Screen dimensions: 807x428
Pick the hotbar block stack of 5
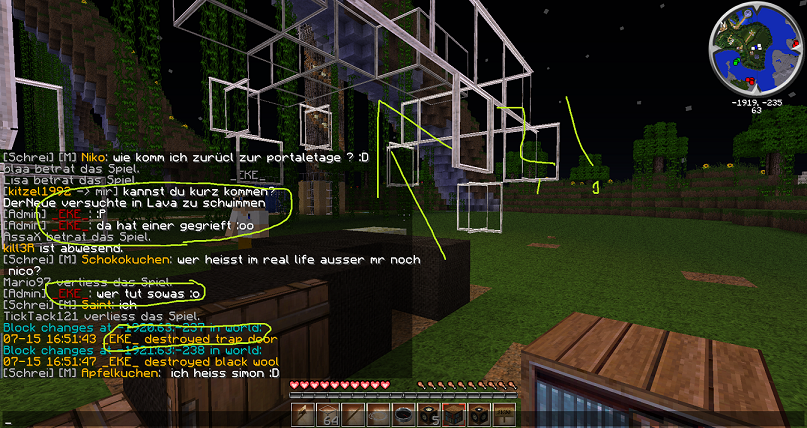(x=428, y=413)
